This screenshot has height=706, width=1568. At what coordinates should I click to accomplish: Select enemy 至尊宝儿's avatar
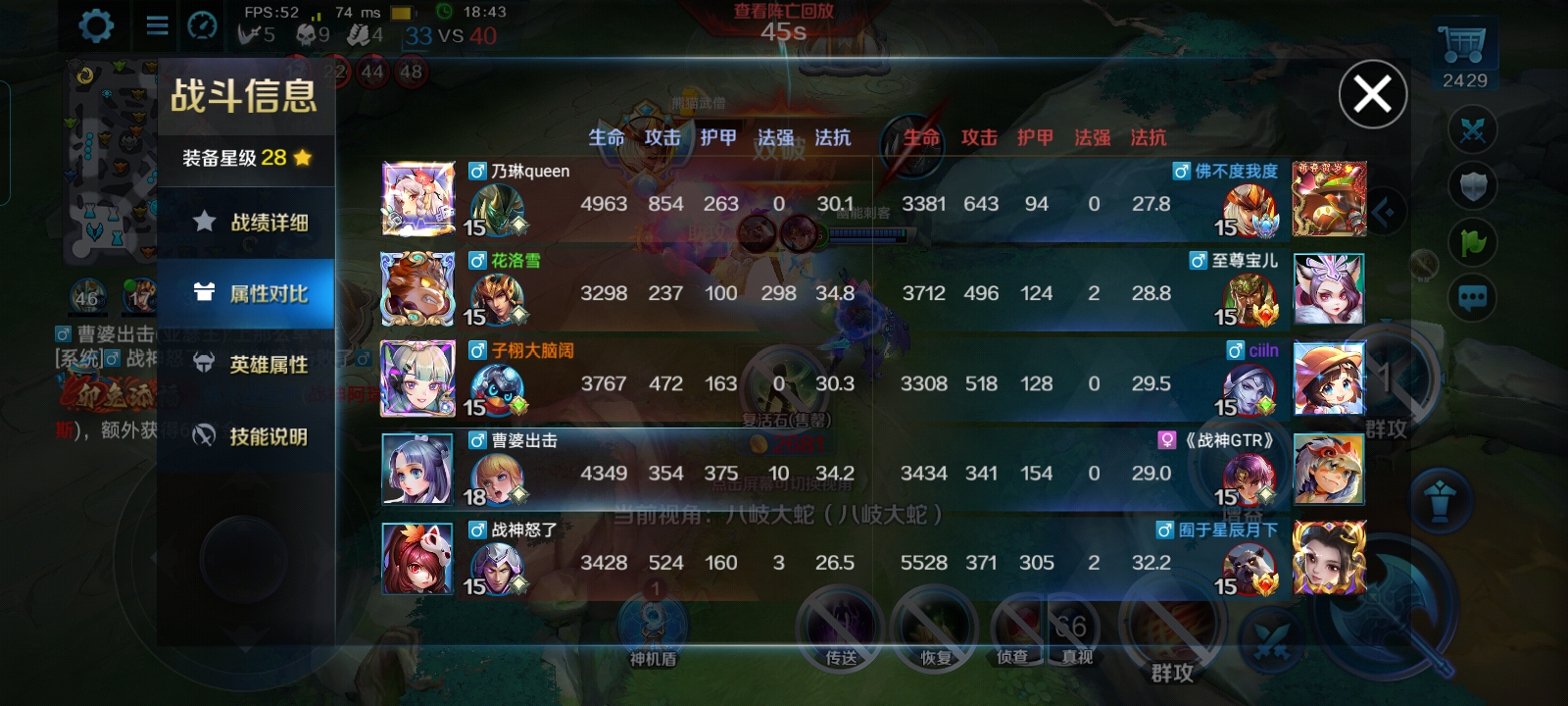tap(1329, 289)
